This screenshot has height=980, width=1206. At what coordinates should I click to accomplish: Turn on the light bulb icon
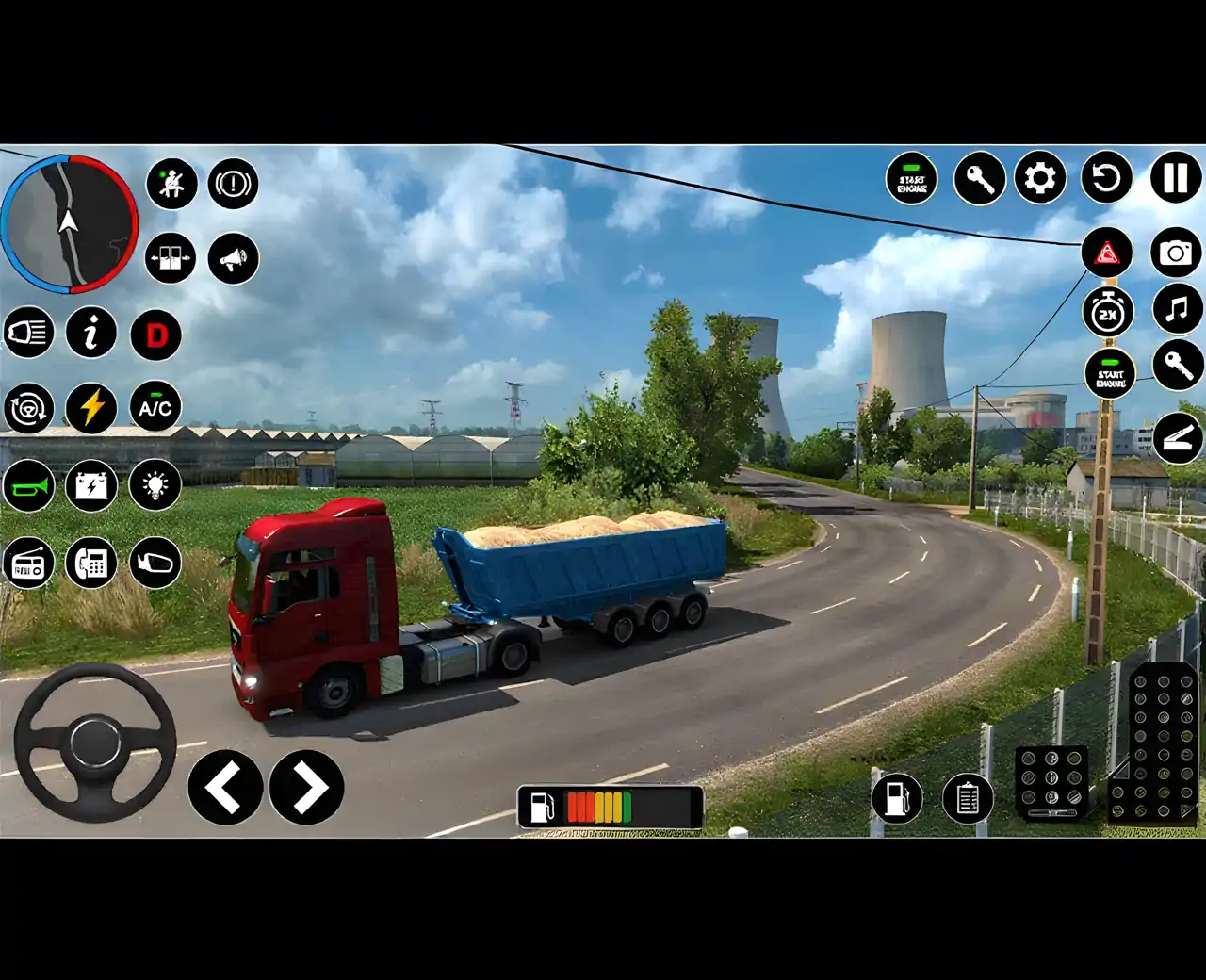155,486
